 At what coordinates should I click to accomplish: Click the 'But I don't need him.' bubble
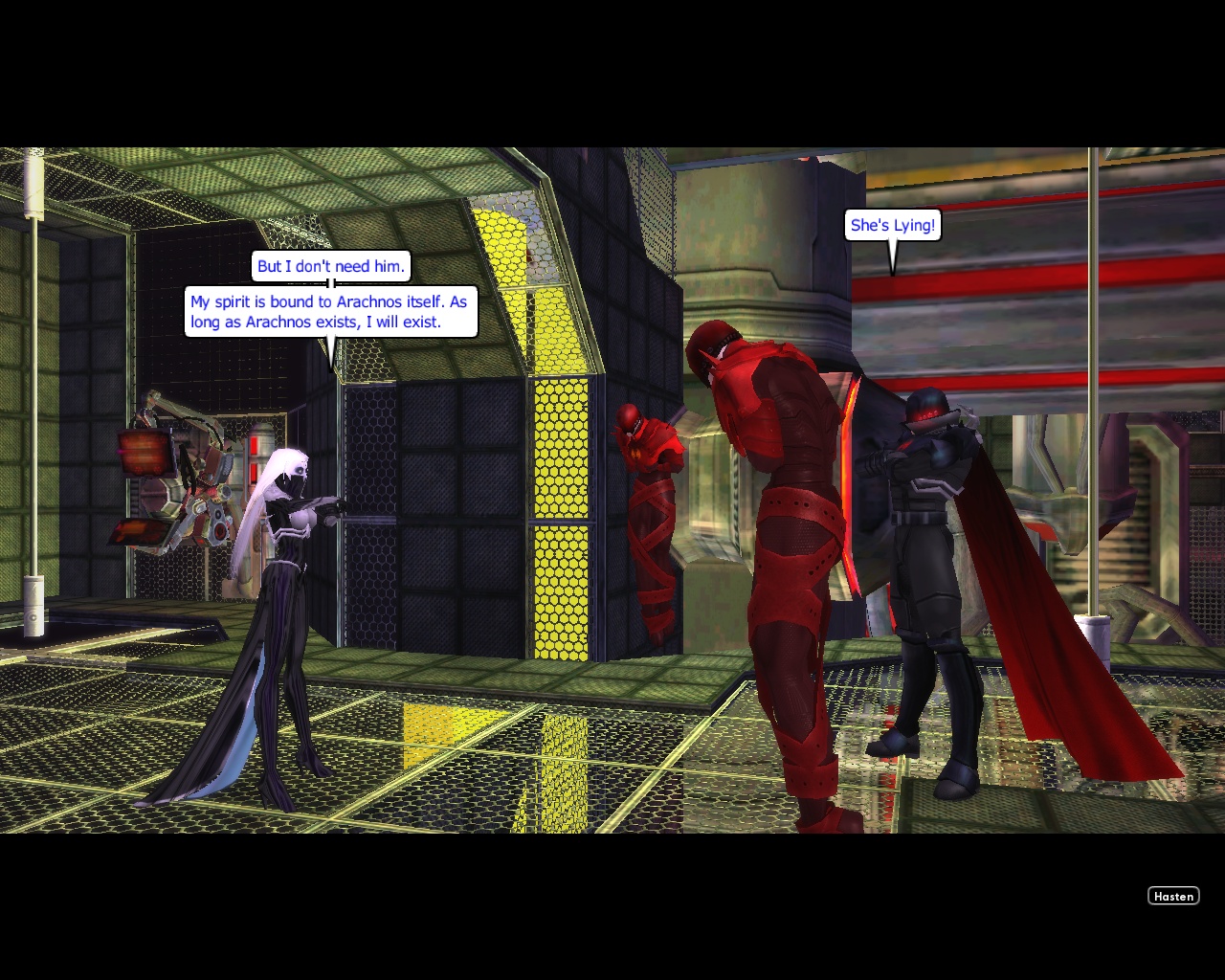click(330, 266)
